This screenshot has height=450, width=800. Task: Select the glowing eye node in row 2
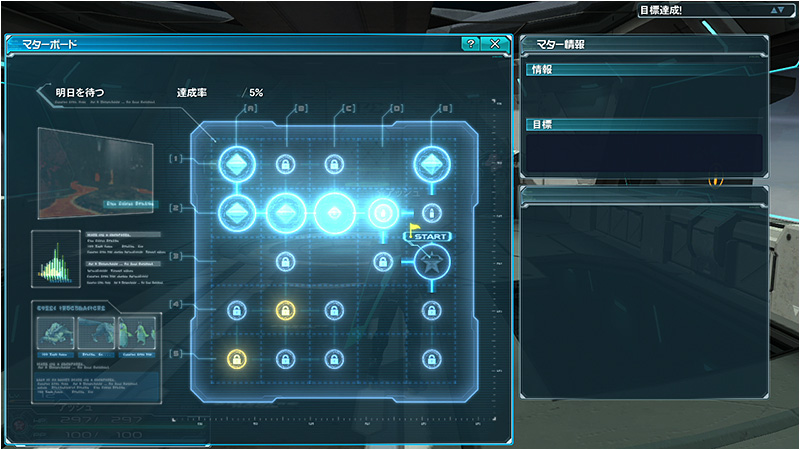pyautogui.click(x=333, y=212)
